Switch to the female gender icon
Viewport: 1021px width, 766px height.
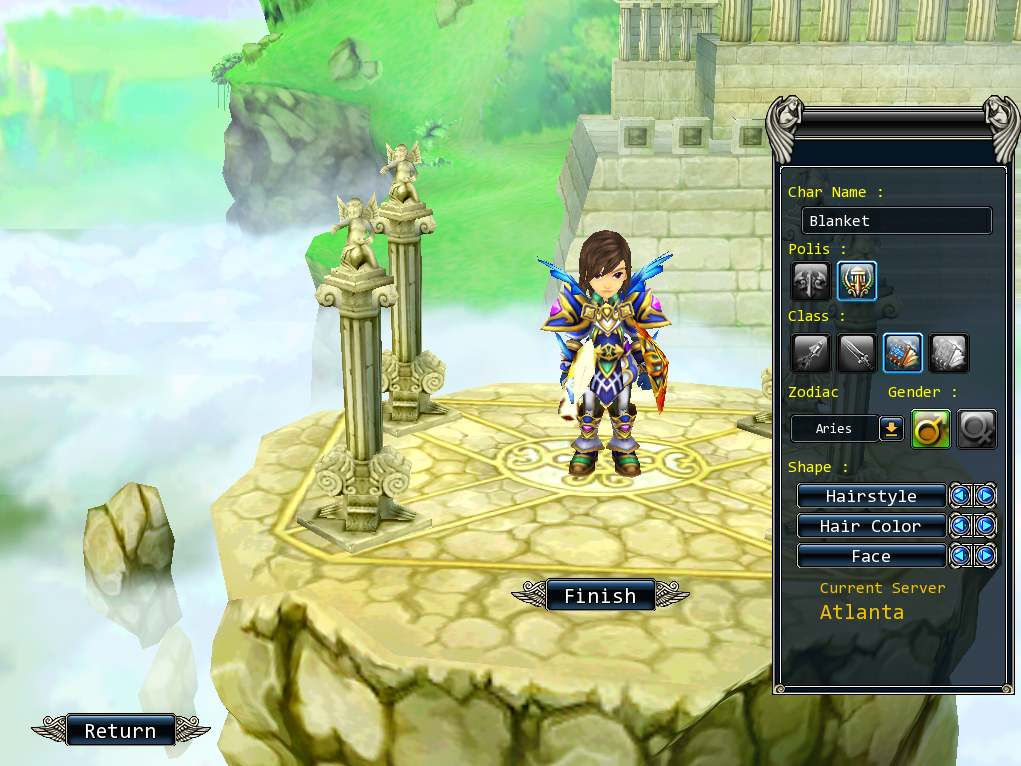[x=977, y=429]
